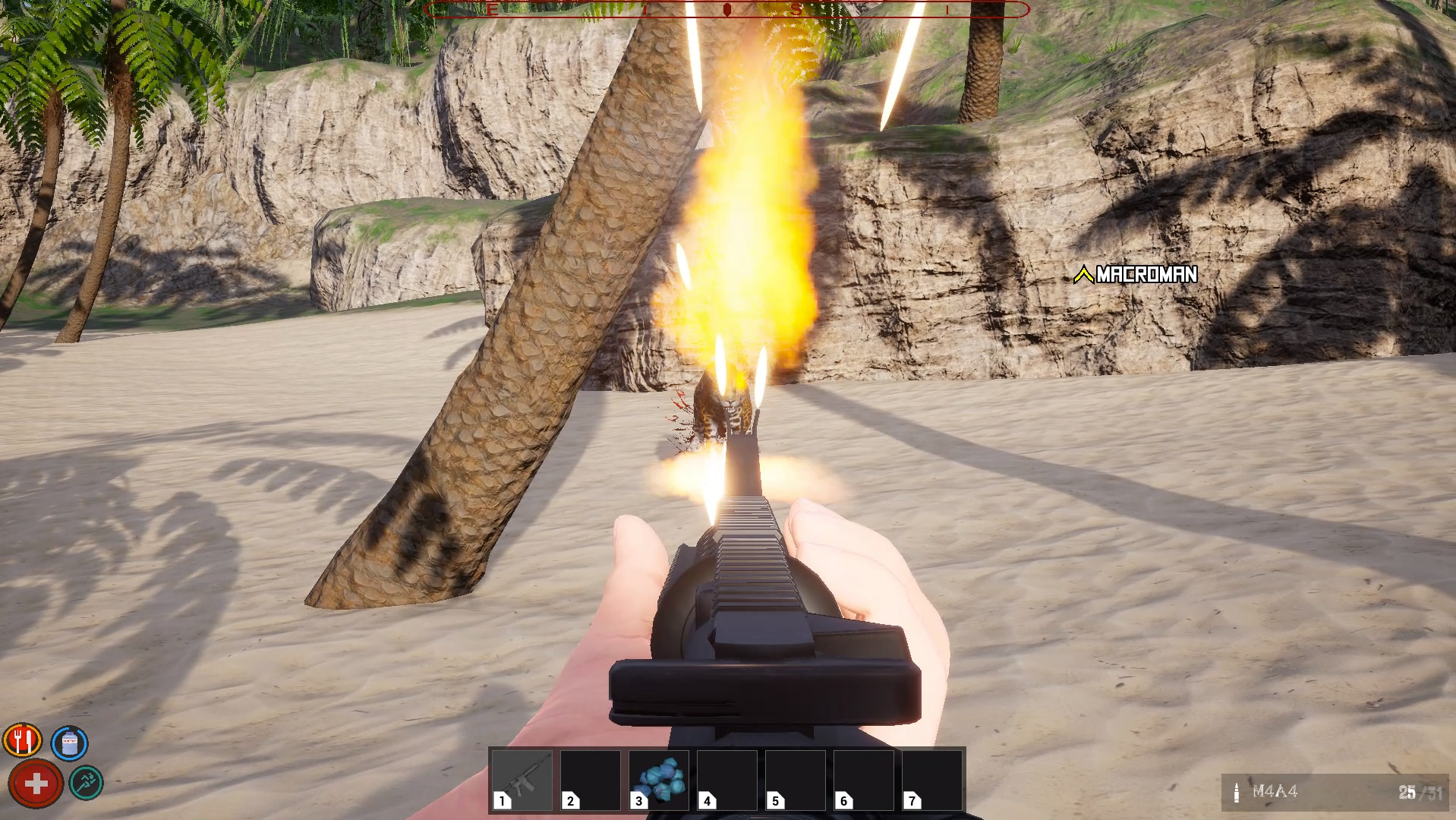The image size is (1456, 820).
Task: Click the yellow arrow above MACROMAN nameplate
Action: (x=1083, y=275)
